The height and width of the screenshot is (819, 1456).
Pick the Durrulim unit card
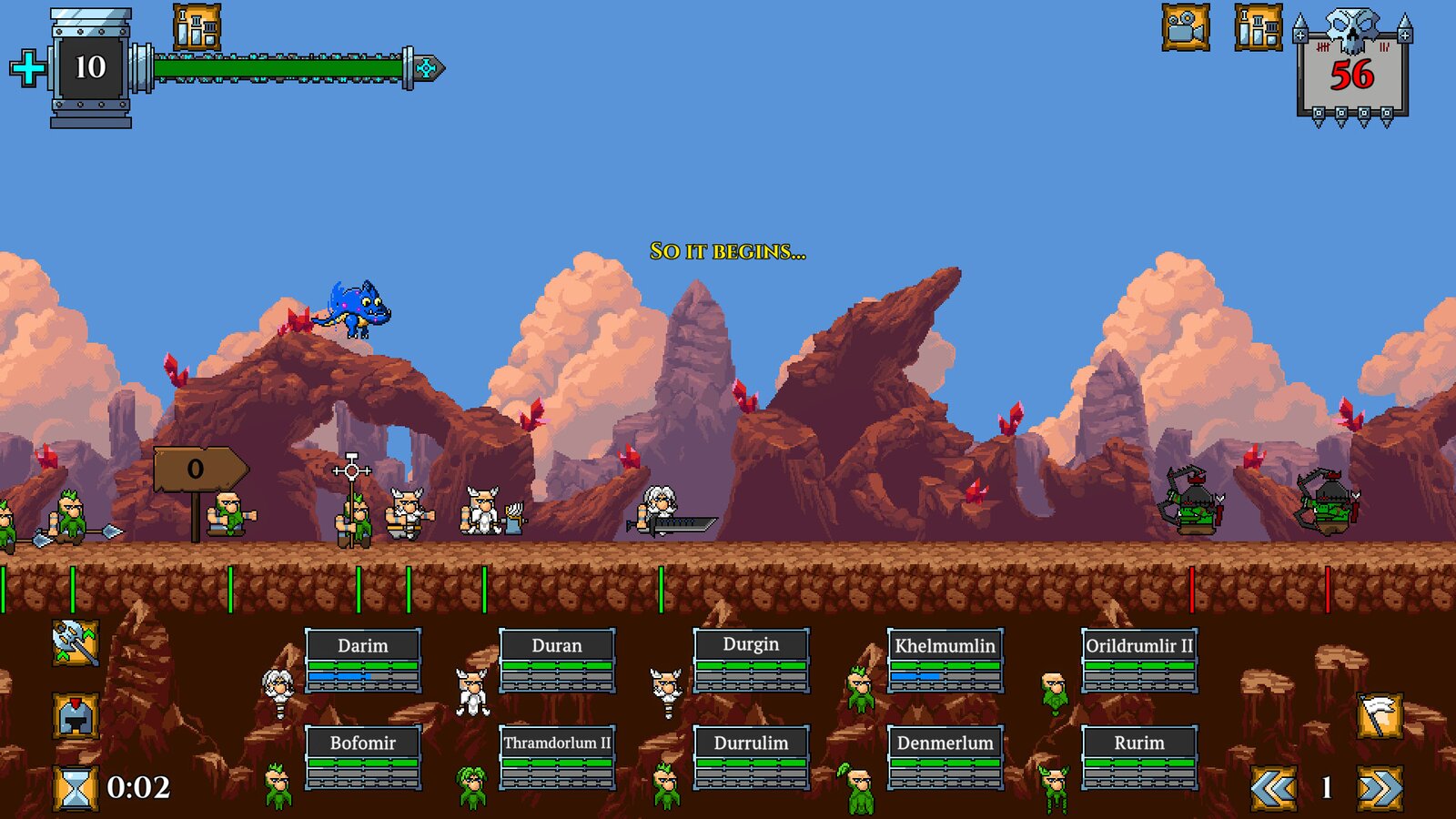coord(751,757)
